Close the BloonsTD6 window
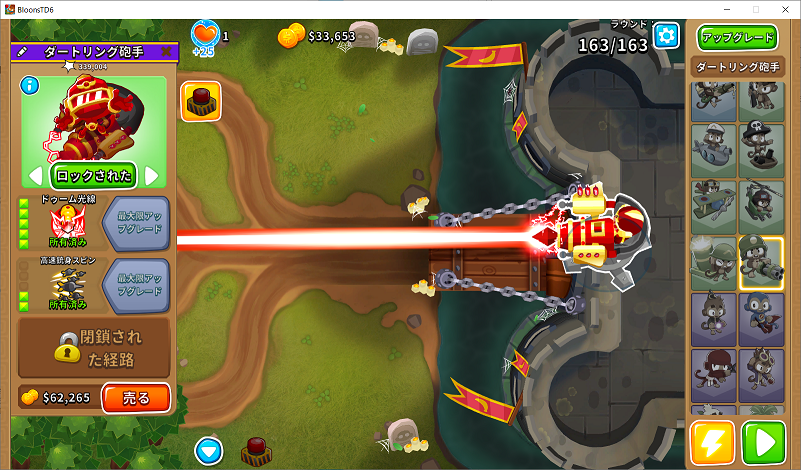Image resolution: width=801 pixels, height=470 pixels. pos(783,9)
